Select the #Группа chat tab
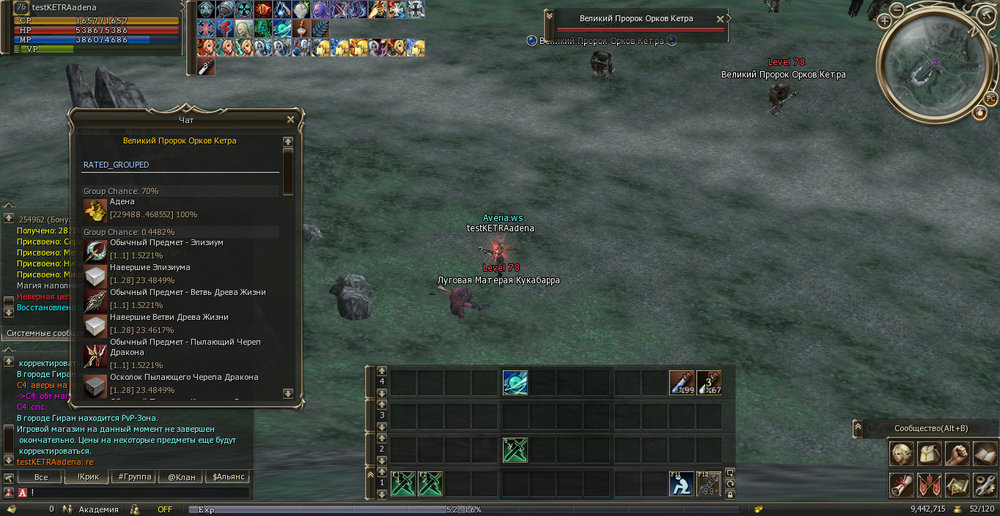1000x516 pixels. click(133, 478)
